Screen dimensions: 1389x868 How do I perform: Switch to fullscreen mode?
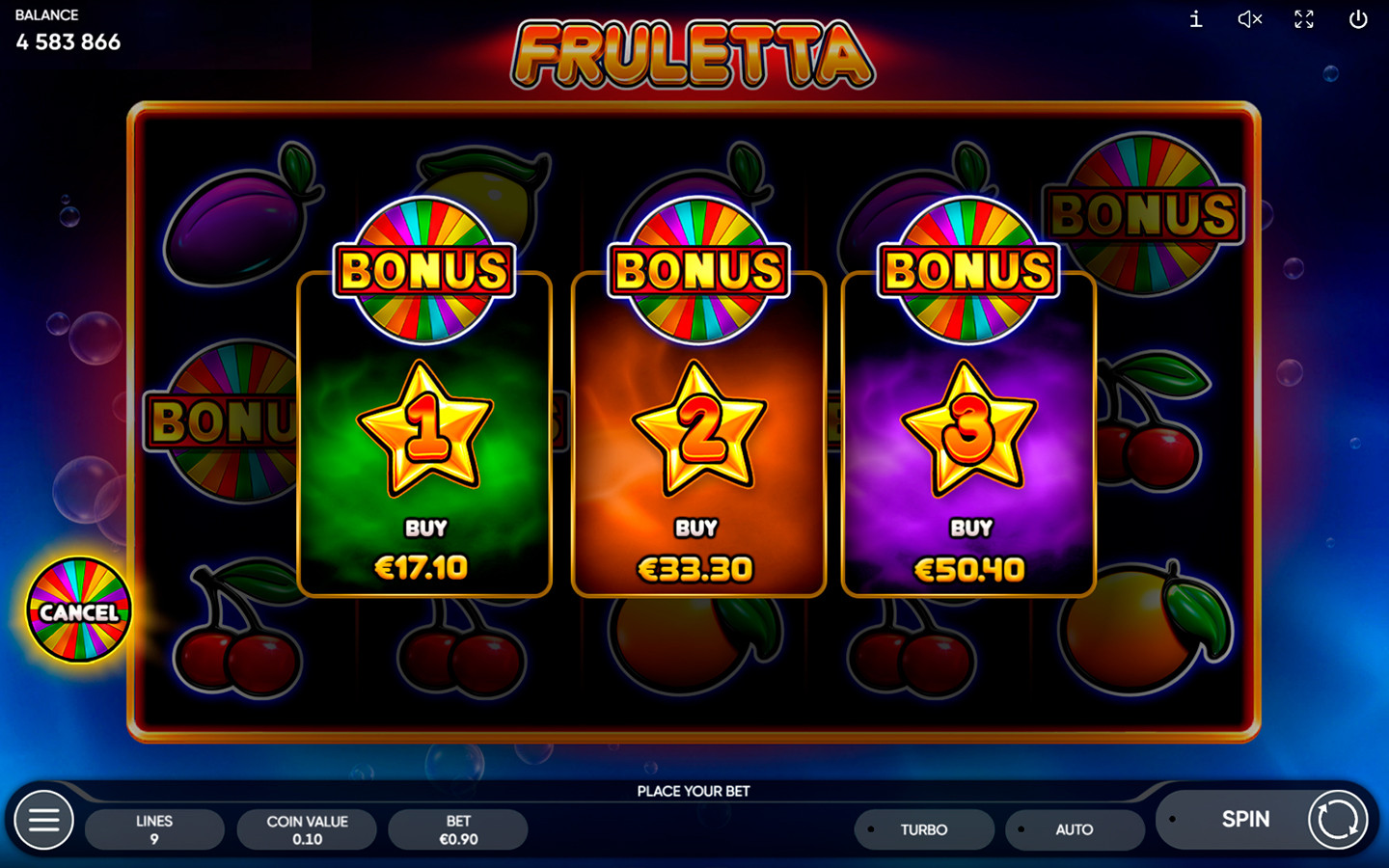point(1304,19)
